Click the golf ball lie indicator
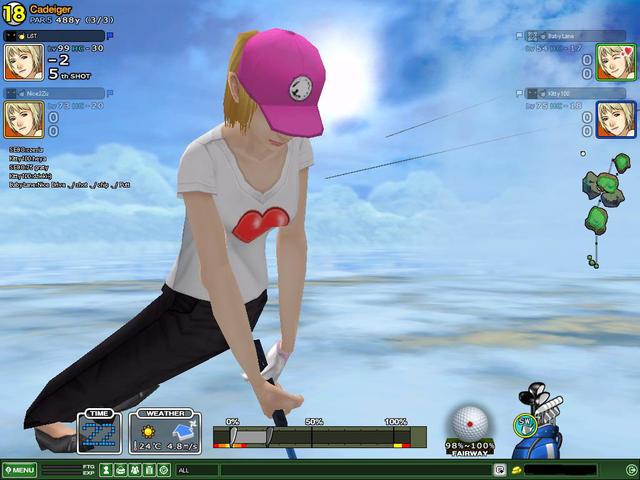Image resolution: width=640 pixels, height=480 pixels. tap(469, 422)
